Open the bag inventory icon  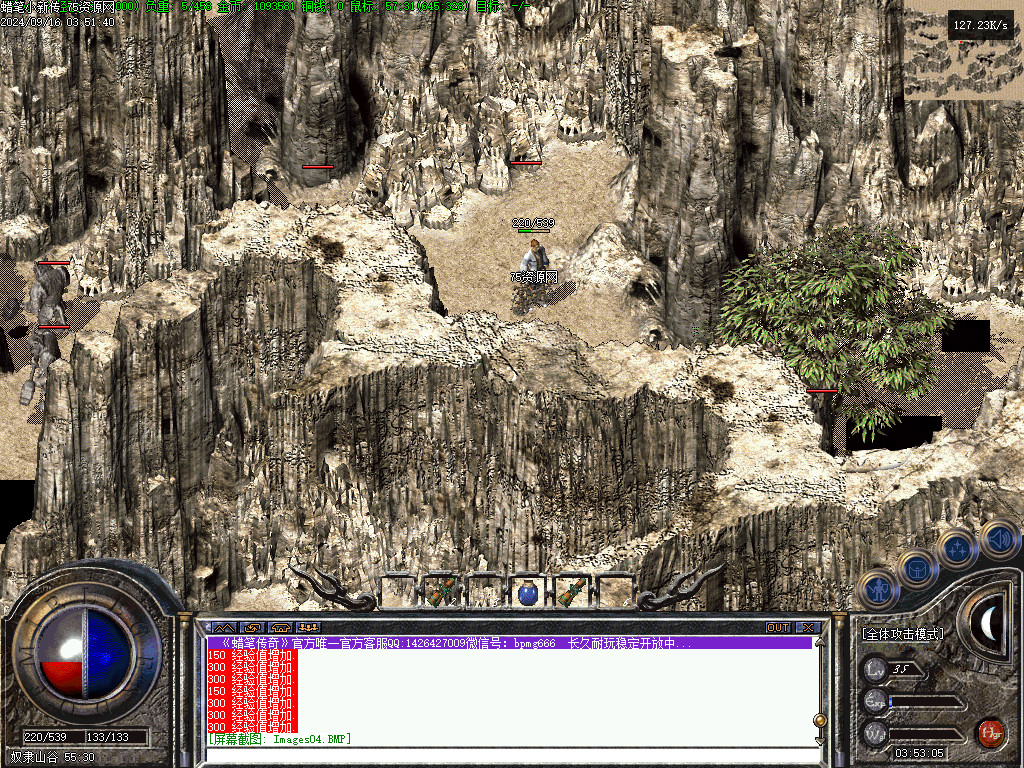click(x=917, y=570)
